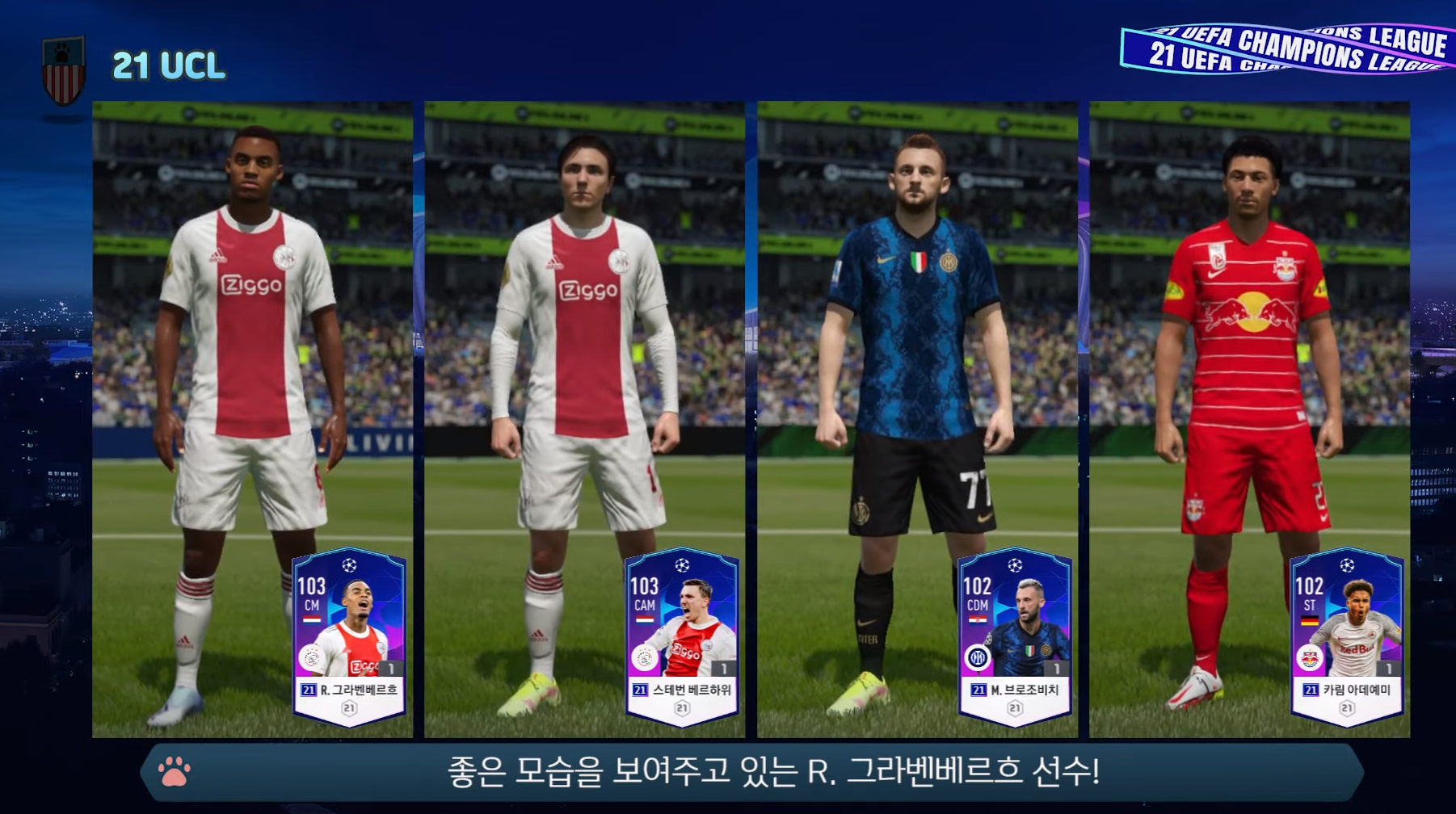The width and height of the screenshot is (1456, 814).
Task: Select the 스테번 베르하위 103 CAM card
Action: tap(682, 637)
